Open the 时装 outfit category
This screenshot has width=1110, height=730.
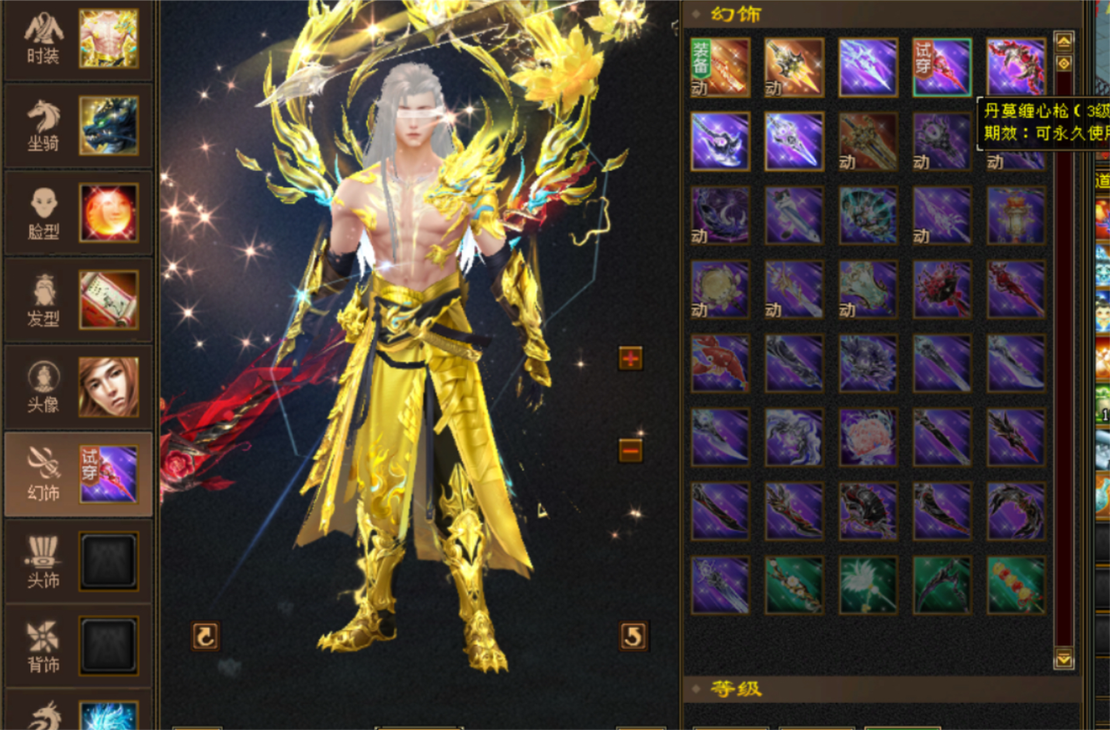pos(78,40)
